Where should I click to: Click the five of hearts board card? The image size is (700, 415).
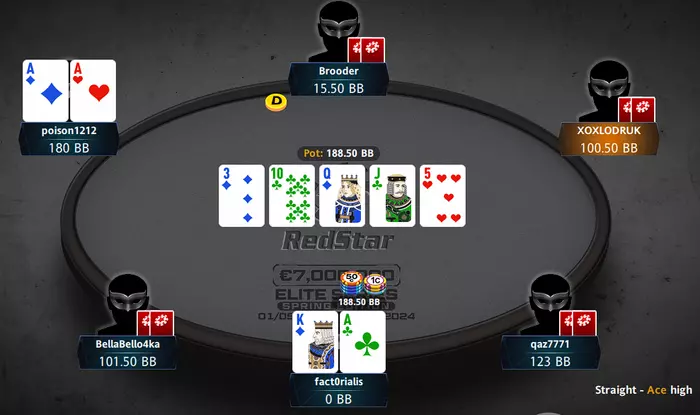coord(442,196)
